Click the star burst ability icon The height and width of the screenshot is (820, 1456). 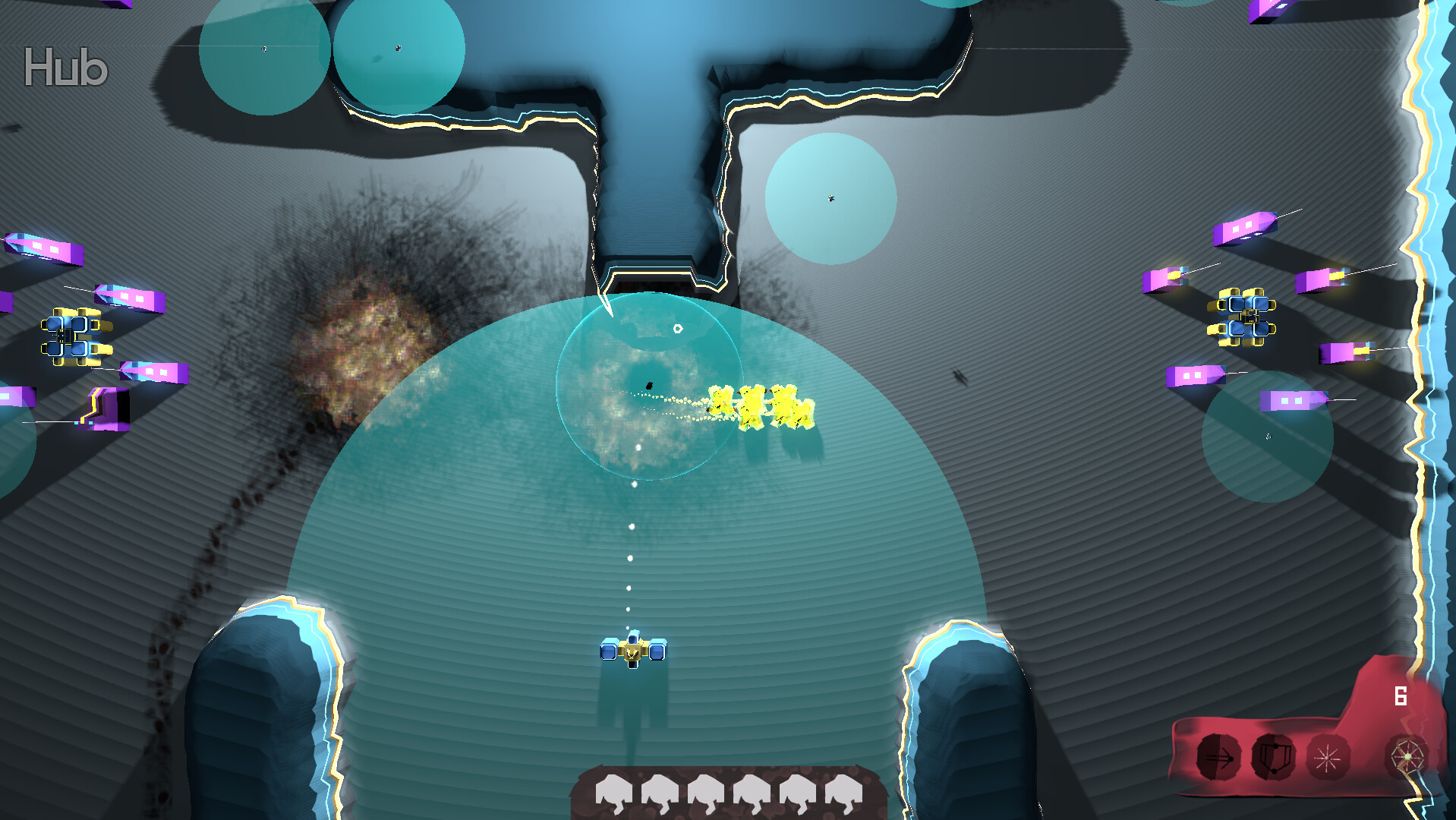(x=1327, y=757)
